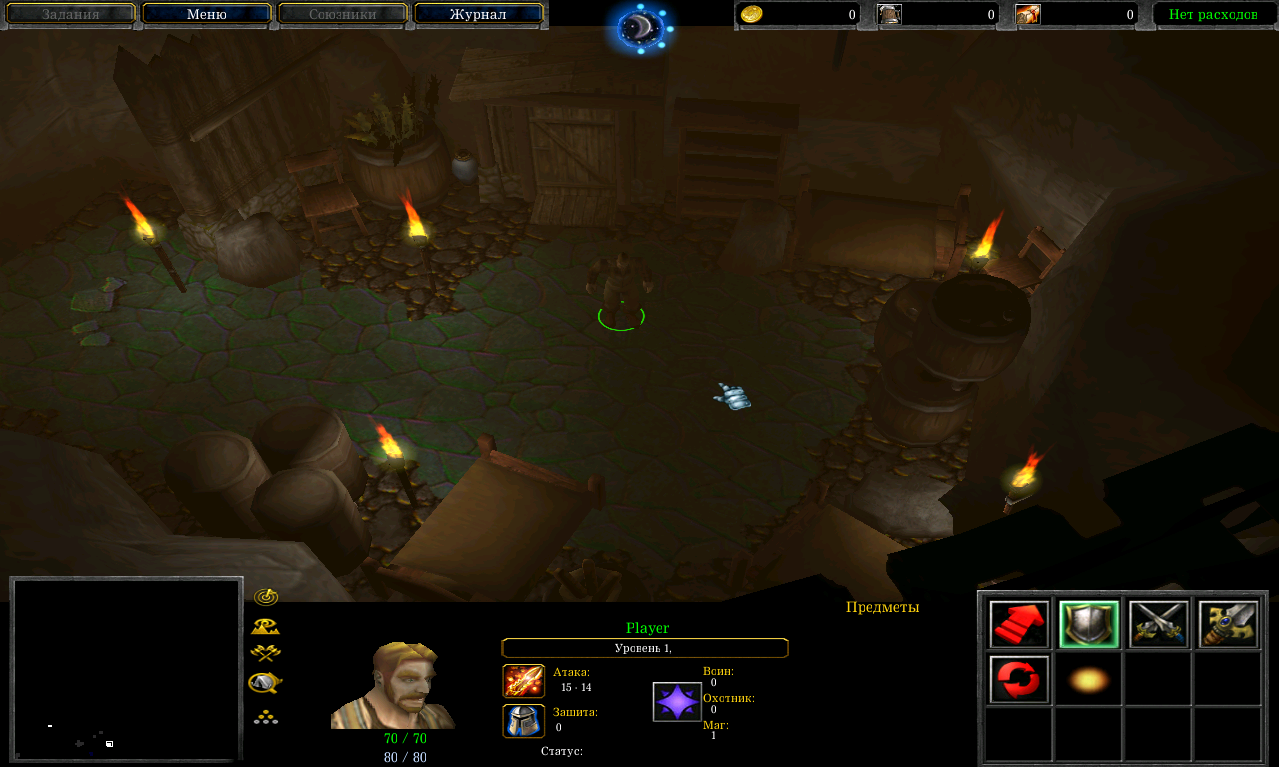Click the red circular arrows command

point(1019,680)
